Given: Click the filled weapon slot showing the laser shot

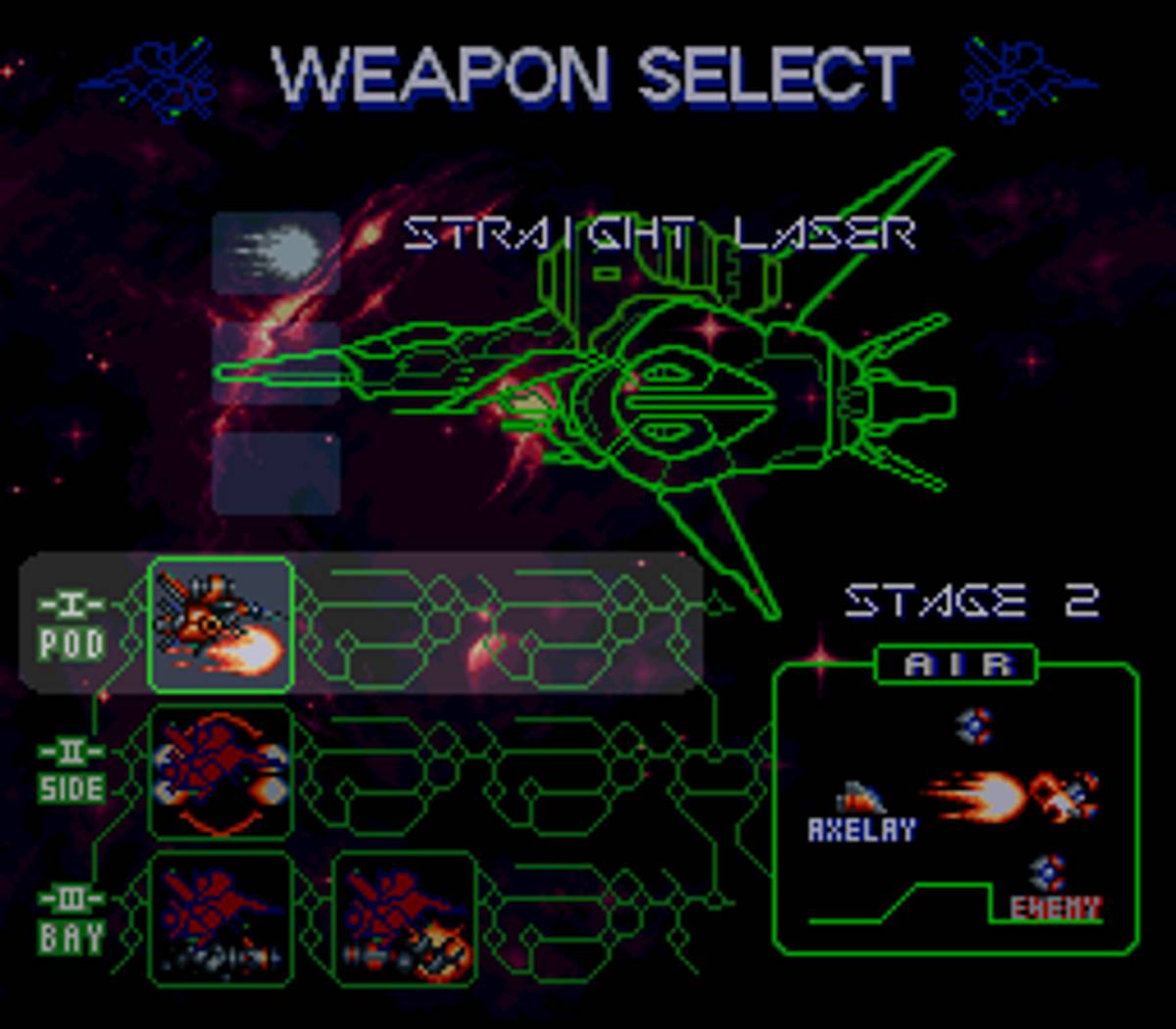Looking at the screenshot, I should 276,253.
